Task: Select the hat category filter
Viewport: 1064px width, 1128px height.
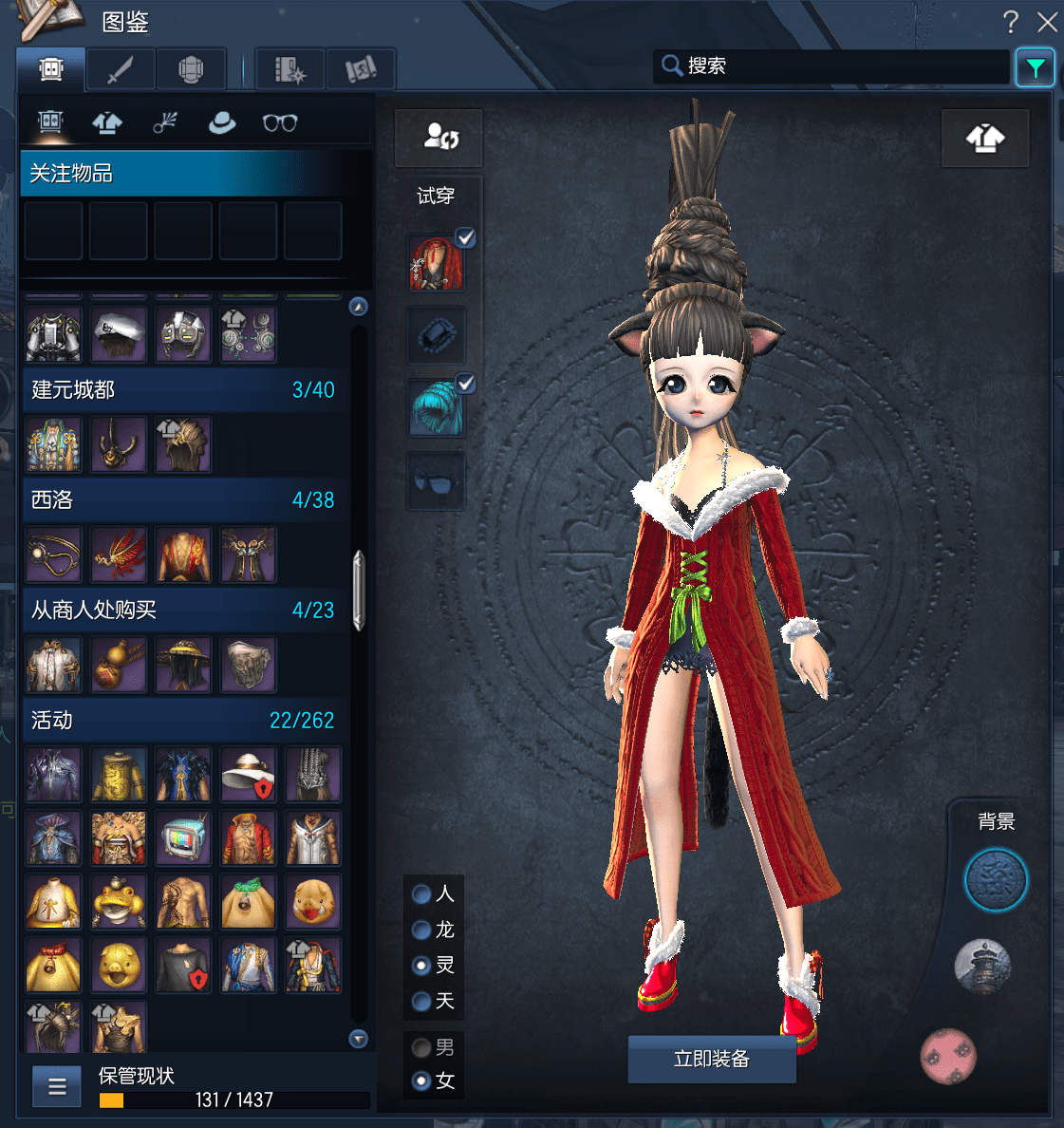Action: point(222,122)
